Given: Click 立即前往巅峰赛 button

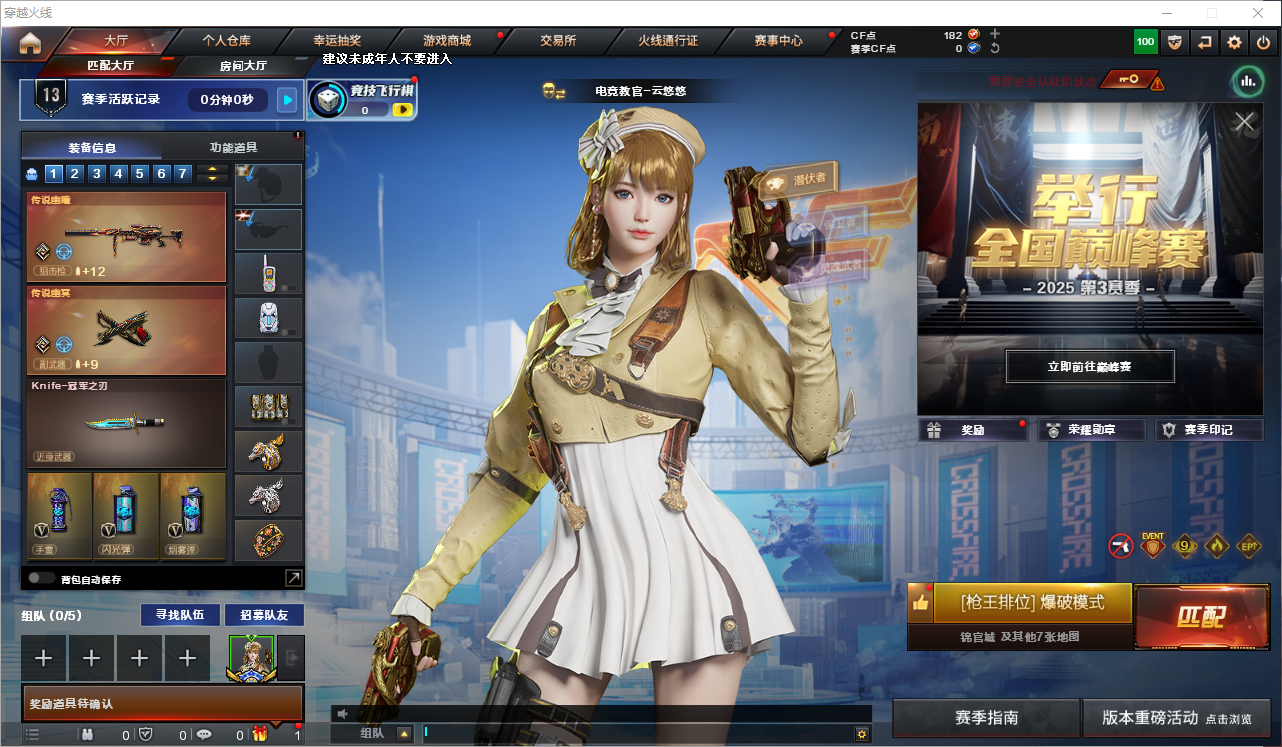Looking at the screenshot, I should pyautogui.click(x=1089, y=367).
